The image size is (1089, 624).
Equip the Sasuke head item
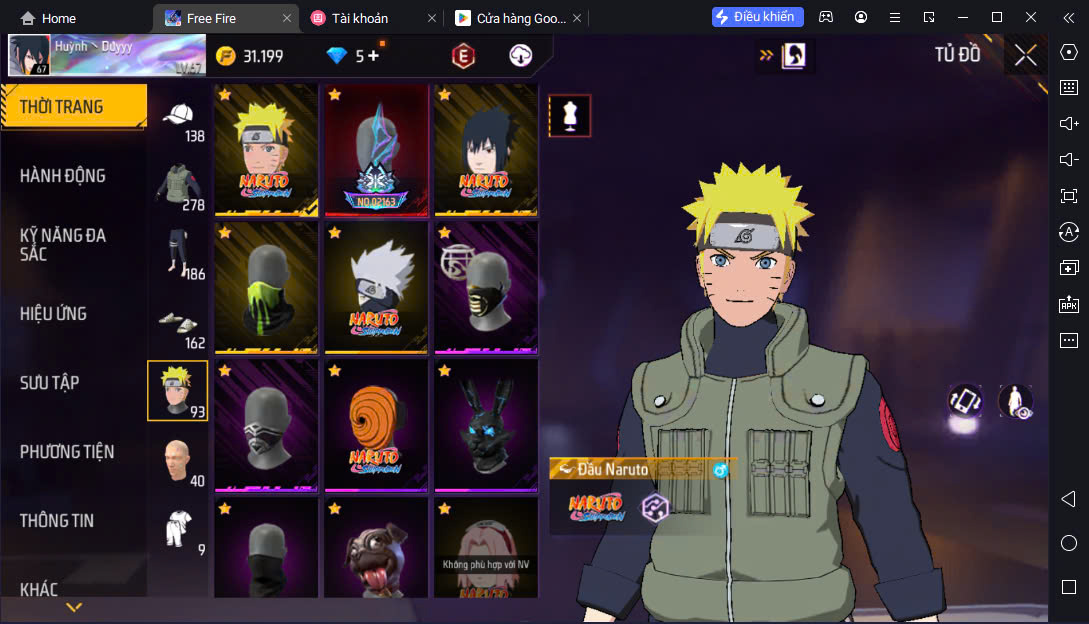(486, 149)
